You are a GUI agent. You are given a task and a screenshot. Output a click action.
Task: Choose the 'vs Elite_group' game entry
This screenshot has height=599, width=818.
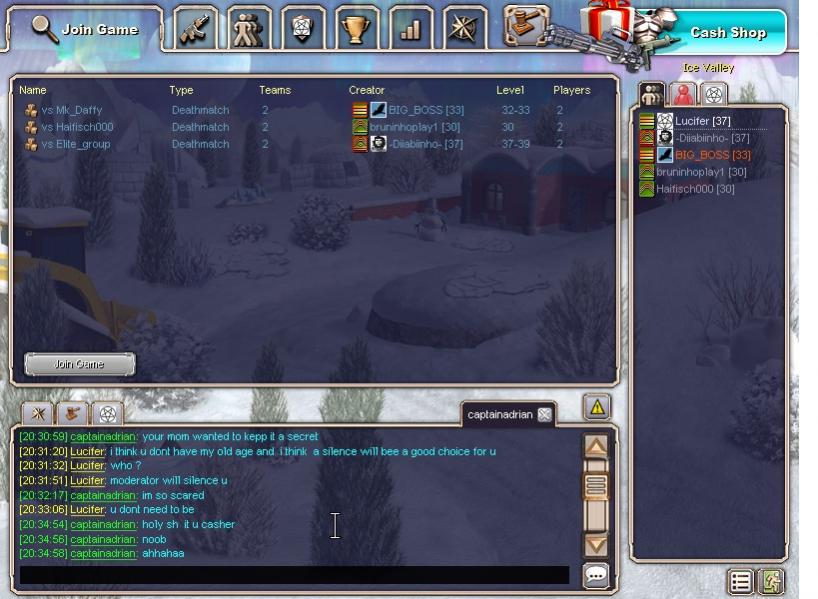tap(76, 144)
